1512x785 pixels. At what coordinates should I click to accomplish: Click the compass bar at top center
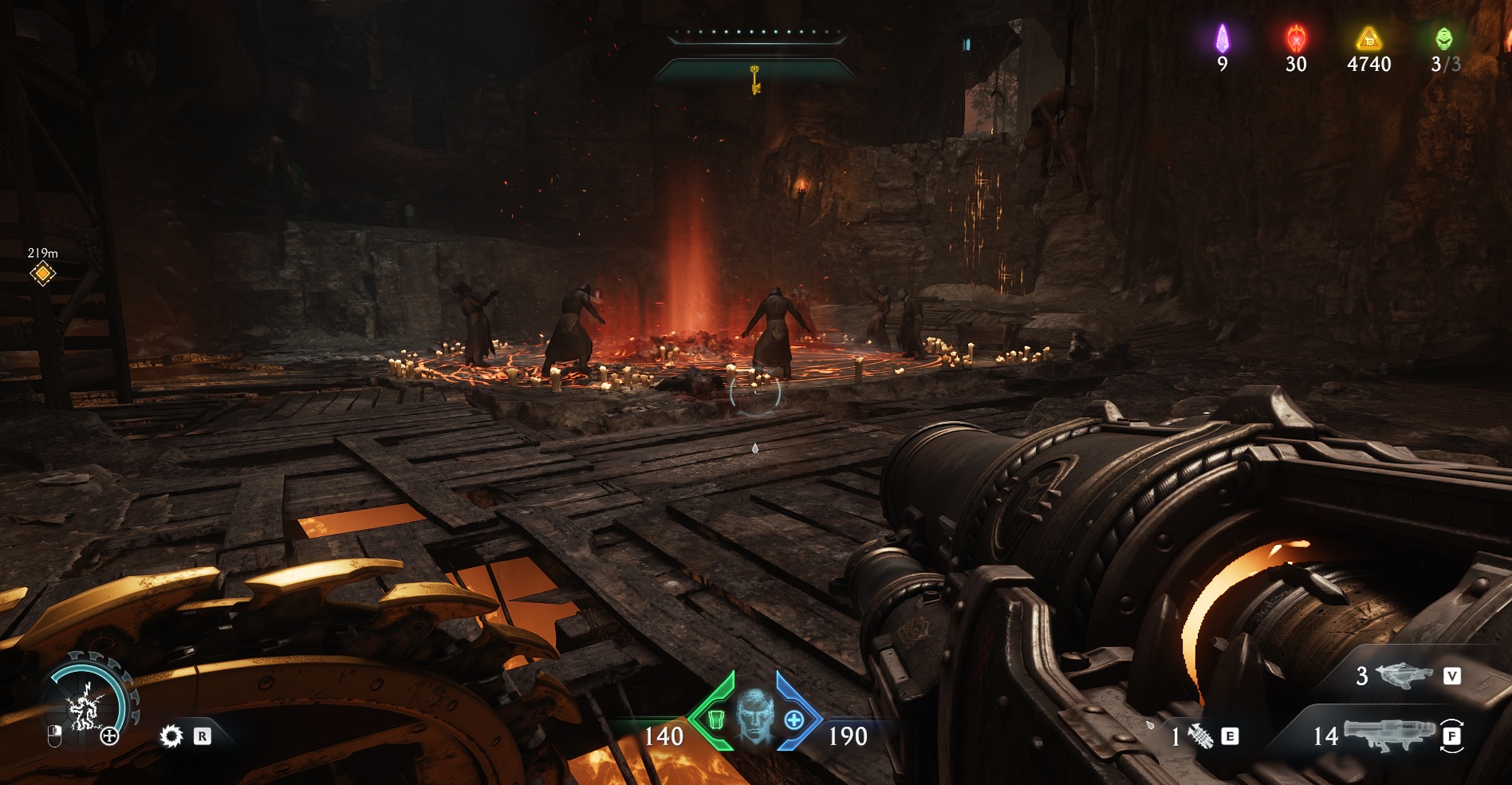click(756, 34)
